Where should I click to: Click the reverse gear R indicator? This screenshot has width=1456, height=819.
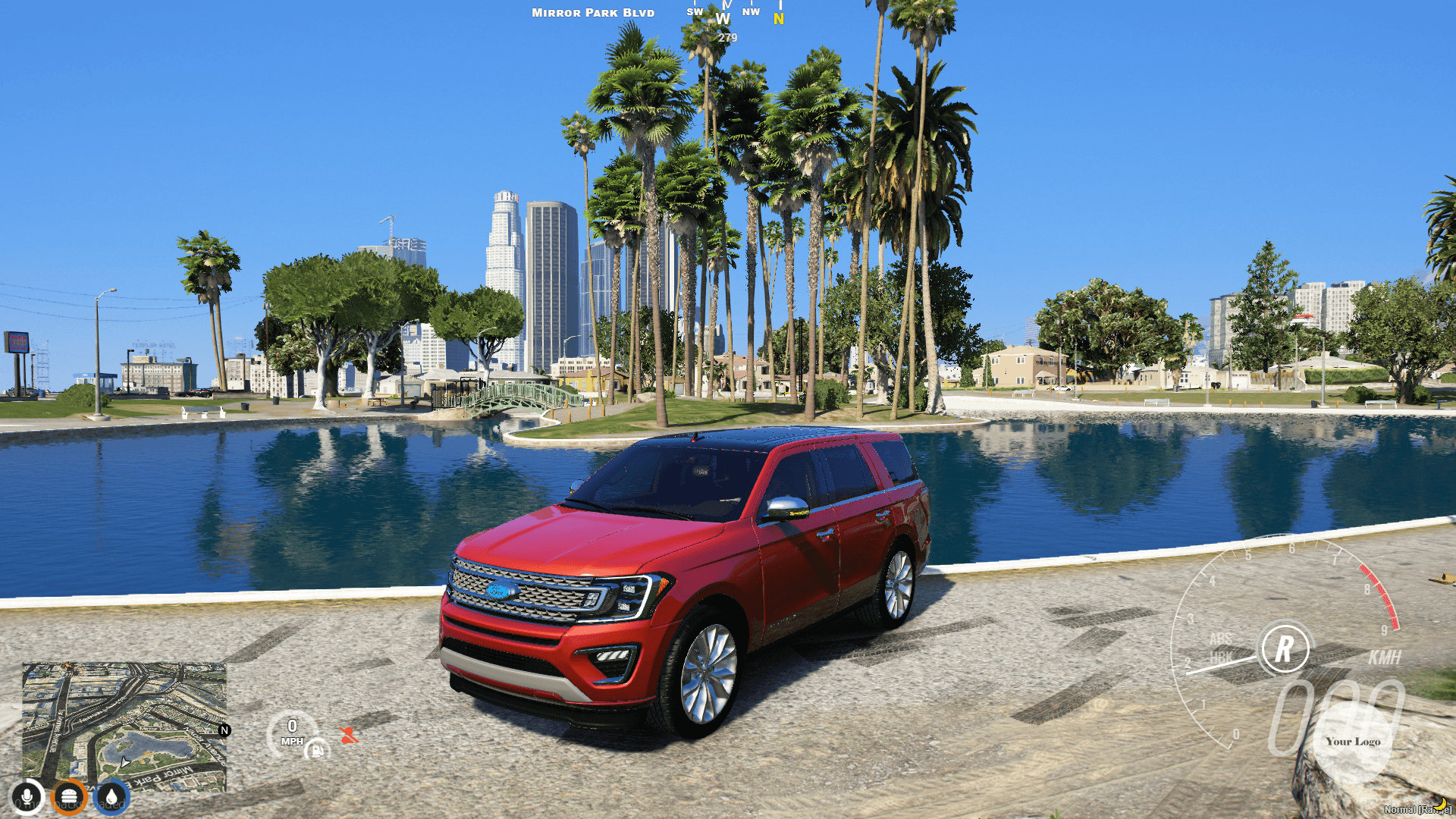[1284, 648]
